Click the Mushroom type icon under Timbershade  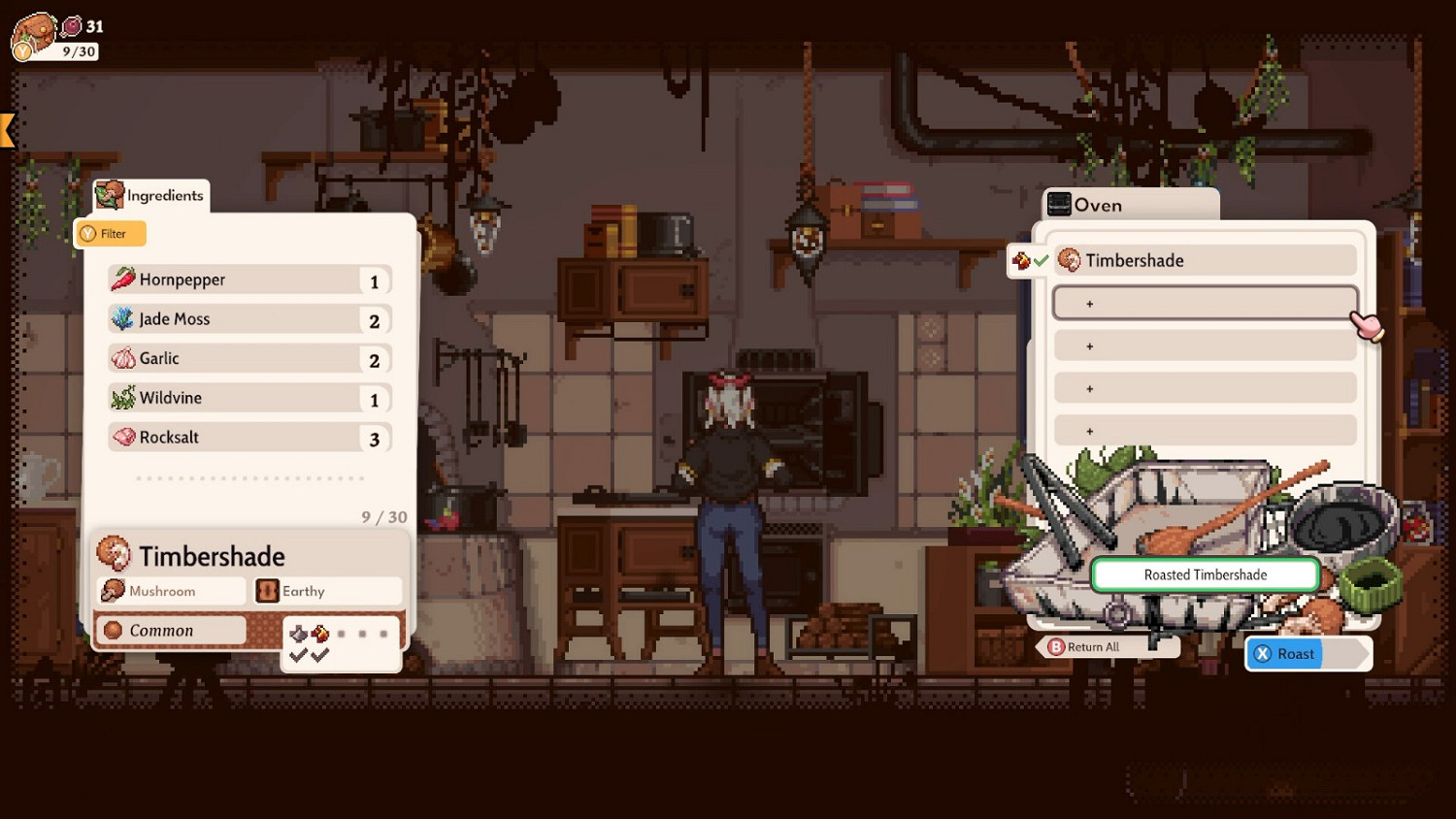(x=113, y=590)
